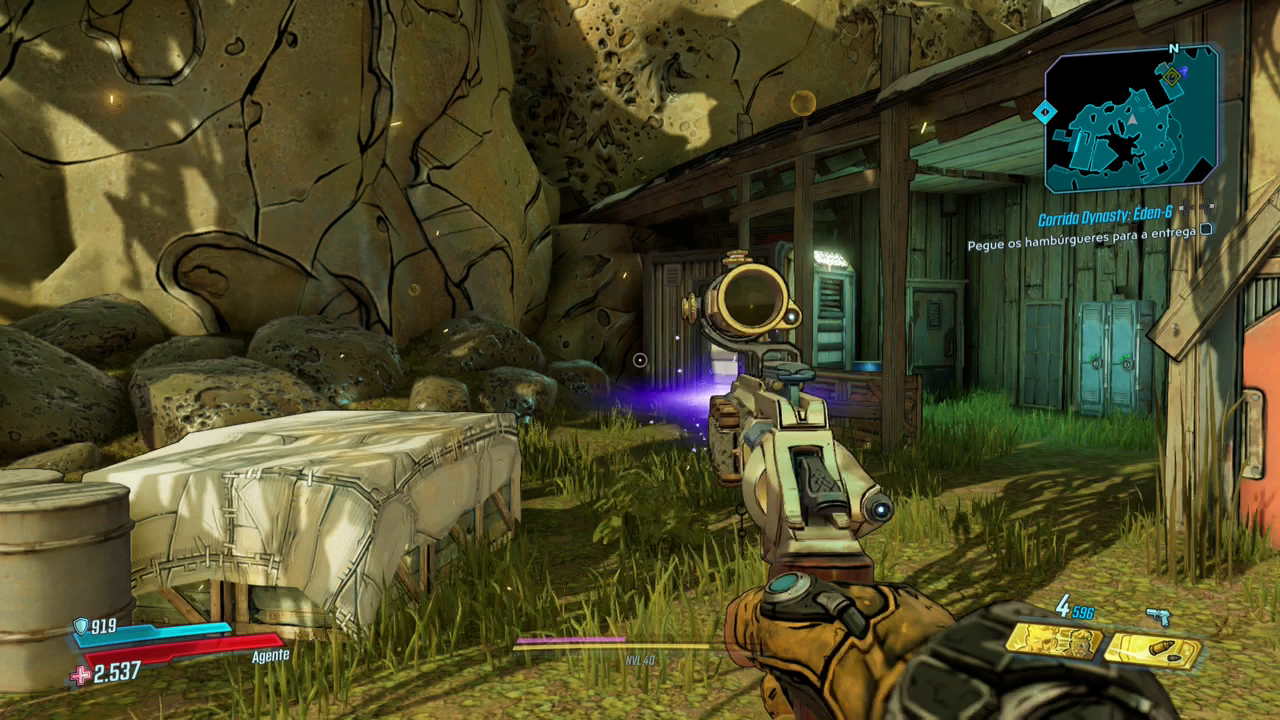Select the yellow objective marker on the minimap
This screenshot has width=1280, height=720.
click(x=1171, y=75)
